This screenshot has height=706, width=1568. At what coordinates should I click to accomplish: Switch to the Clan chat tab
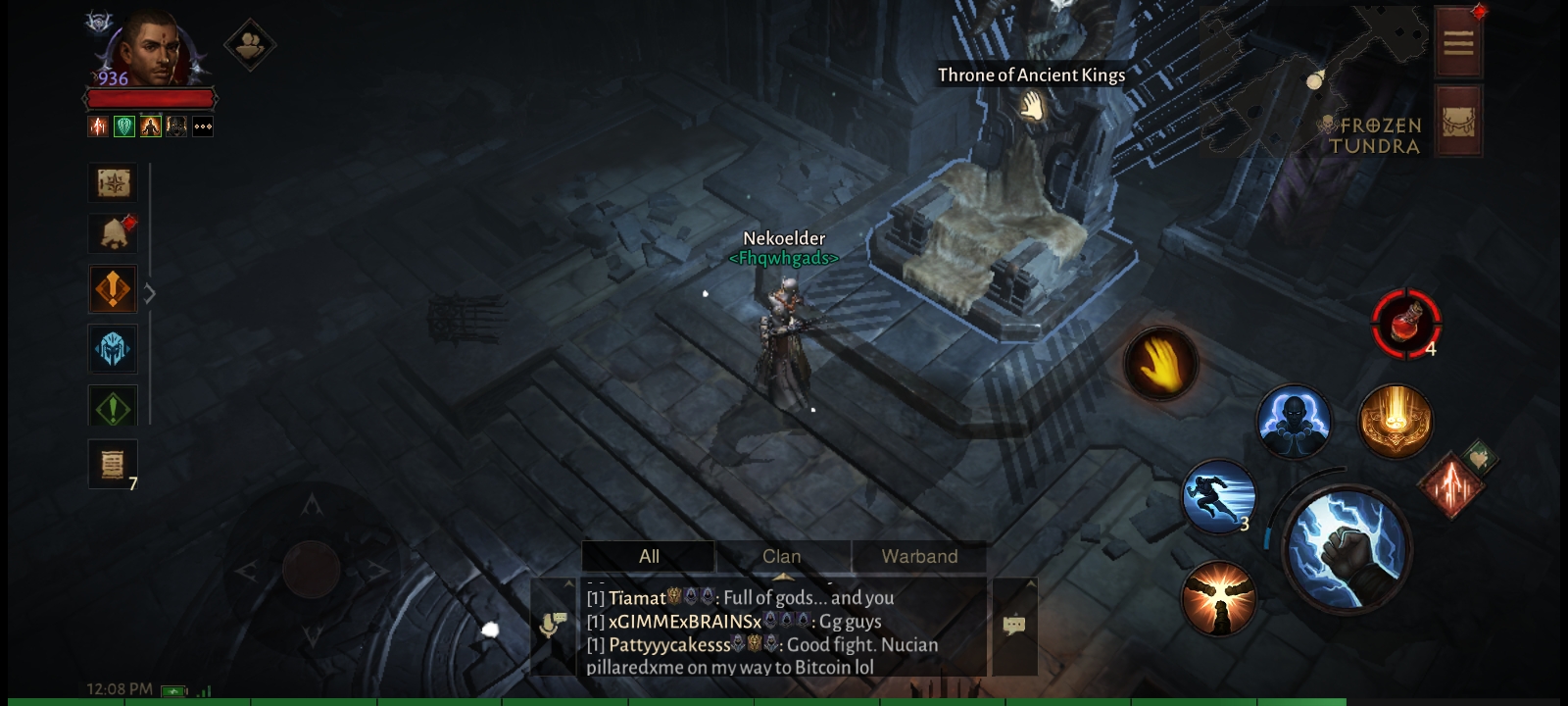(782, 556)
